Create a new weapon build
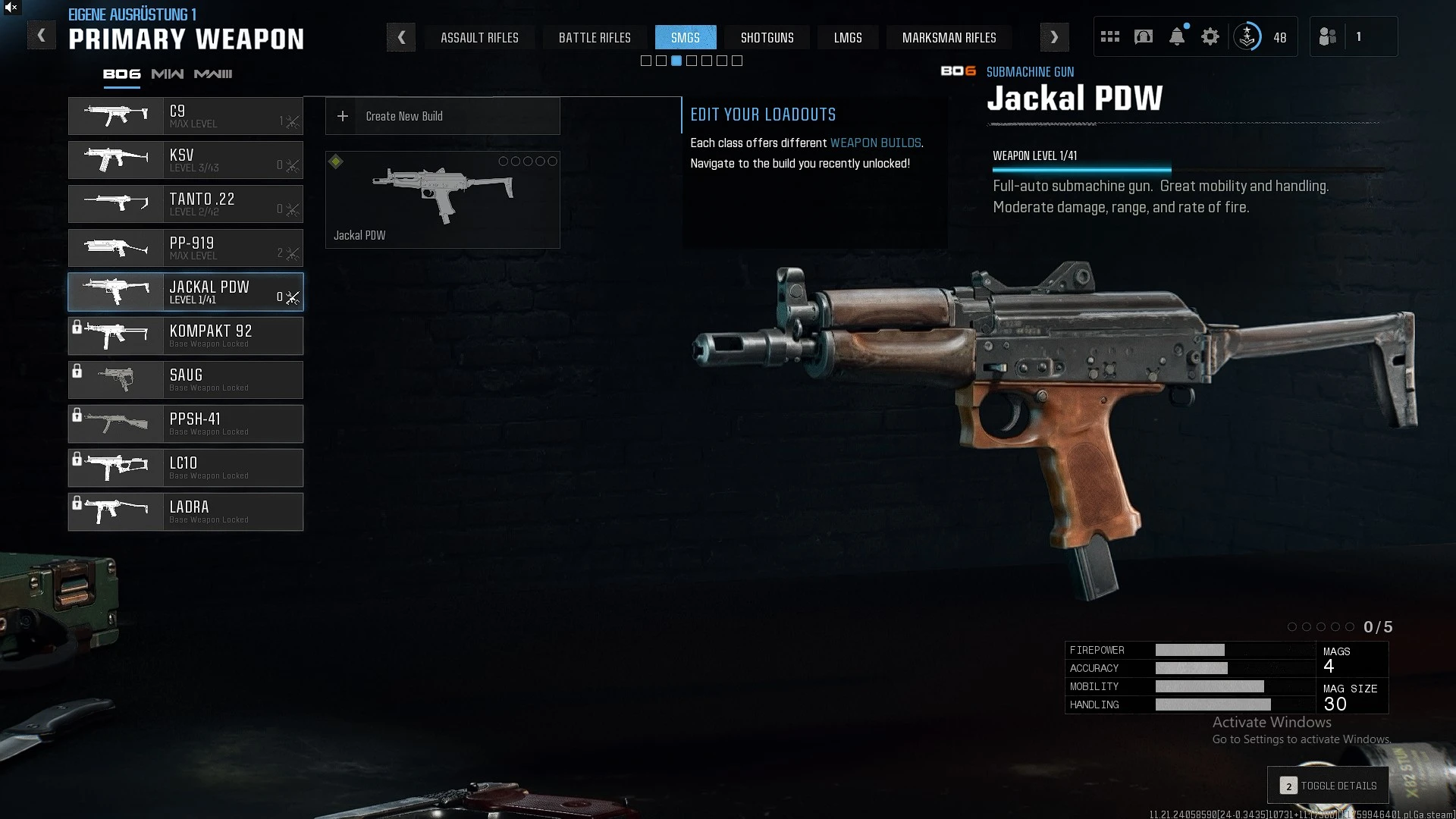This screenshot has width=1456, height=819. pos(443,116)
